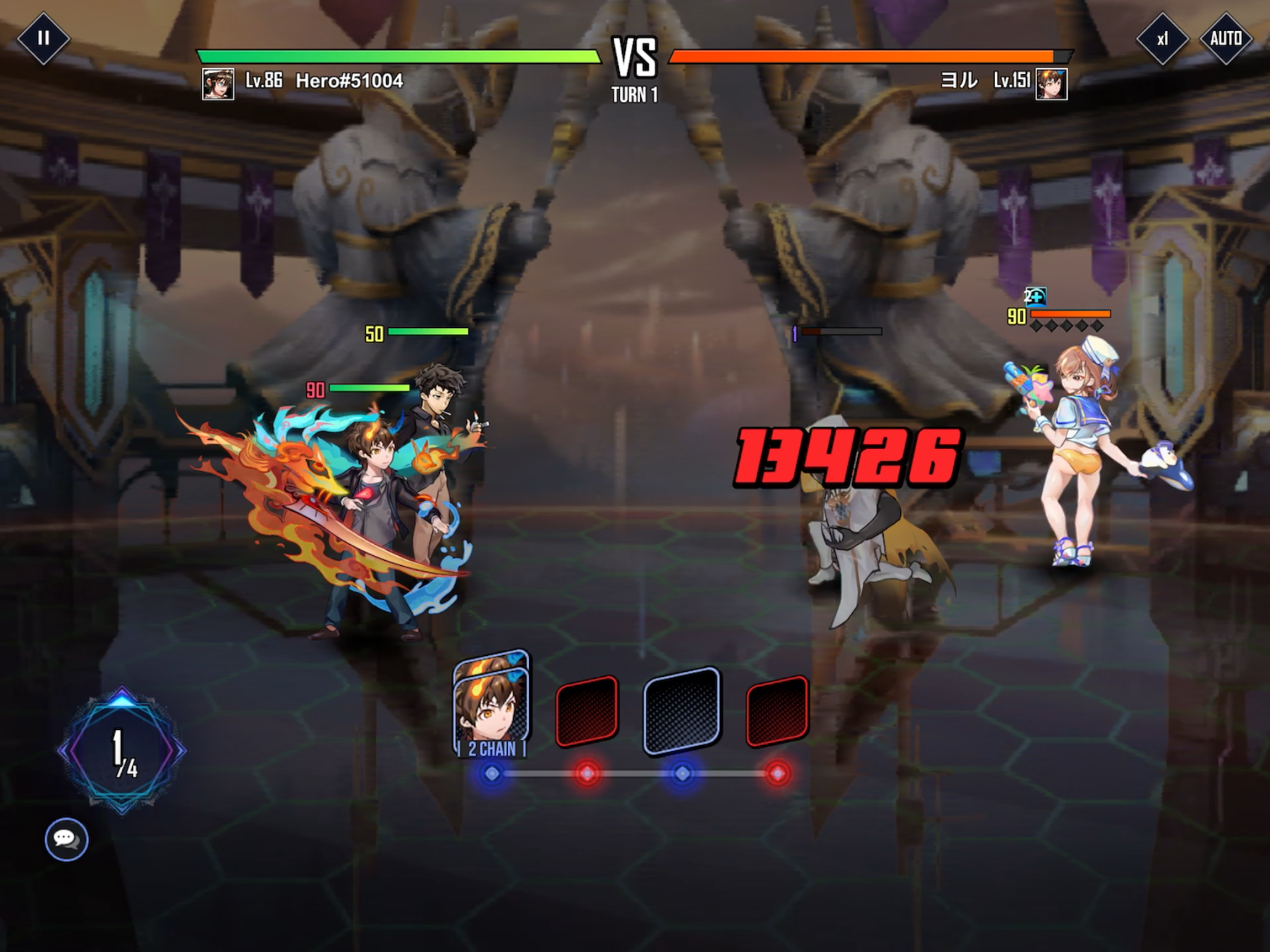Viewport: 1270px width, 952px height.
Task: View the Lv.151 opponent portrait
Action: coord(1051,84)
